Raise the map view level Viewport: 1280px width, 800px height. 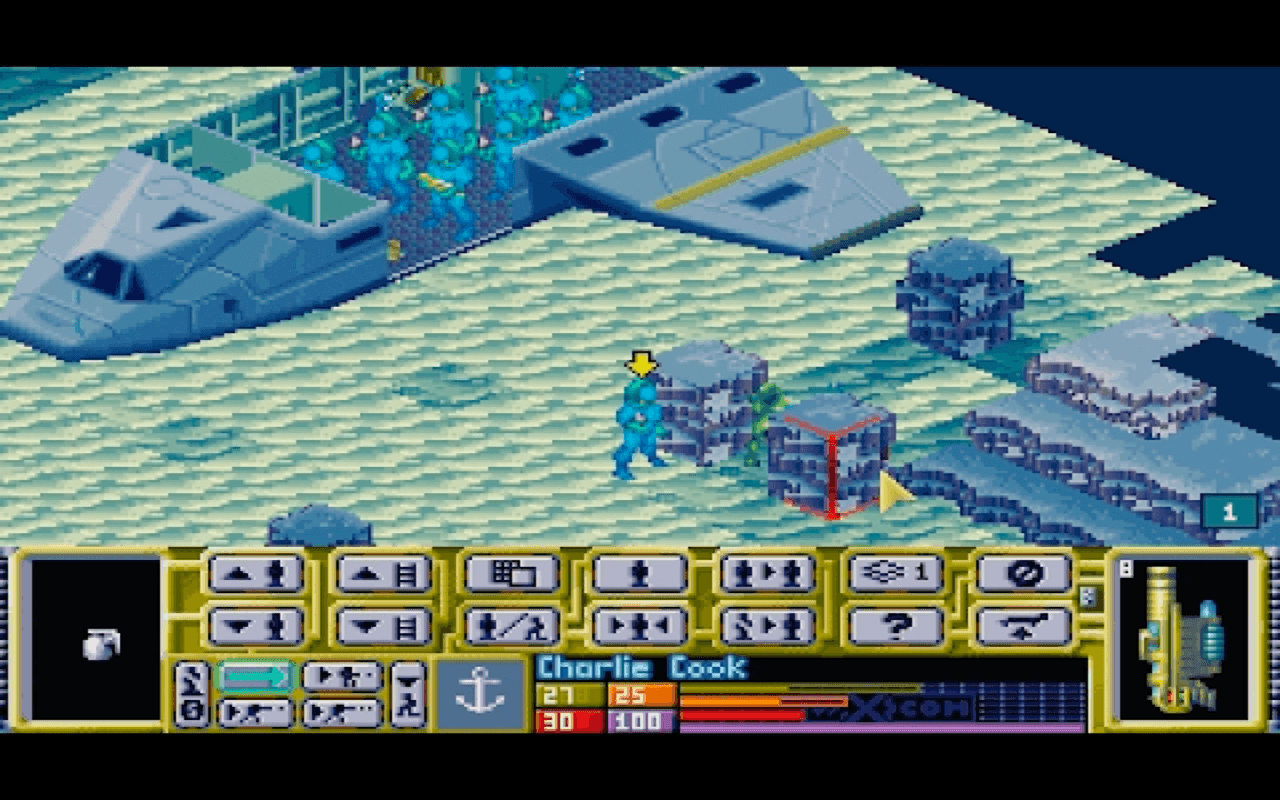click(x=385, y=572)
